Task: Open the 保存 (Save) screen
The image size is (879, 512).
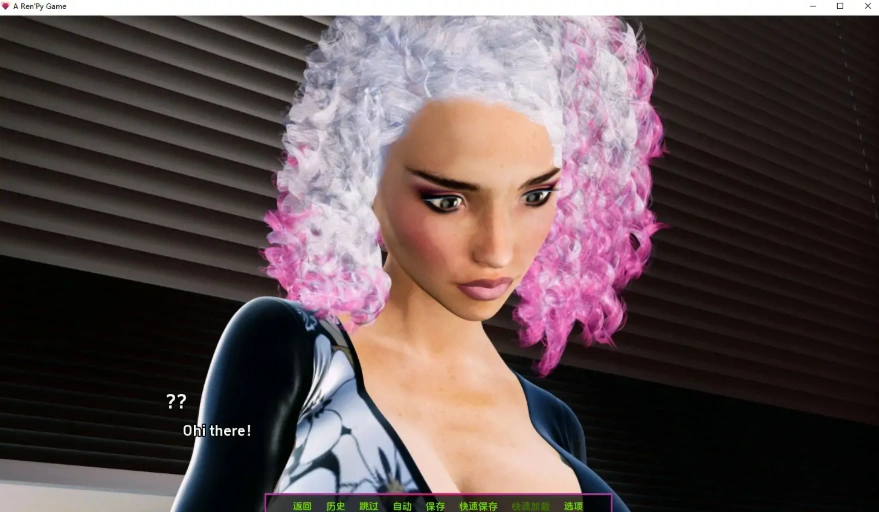Action: point(435,506)
